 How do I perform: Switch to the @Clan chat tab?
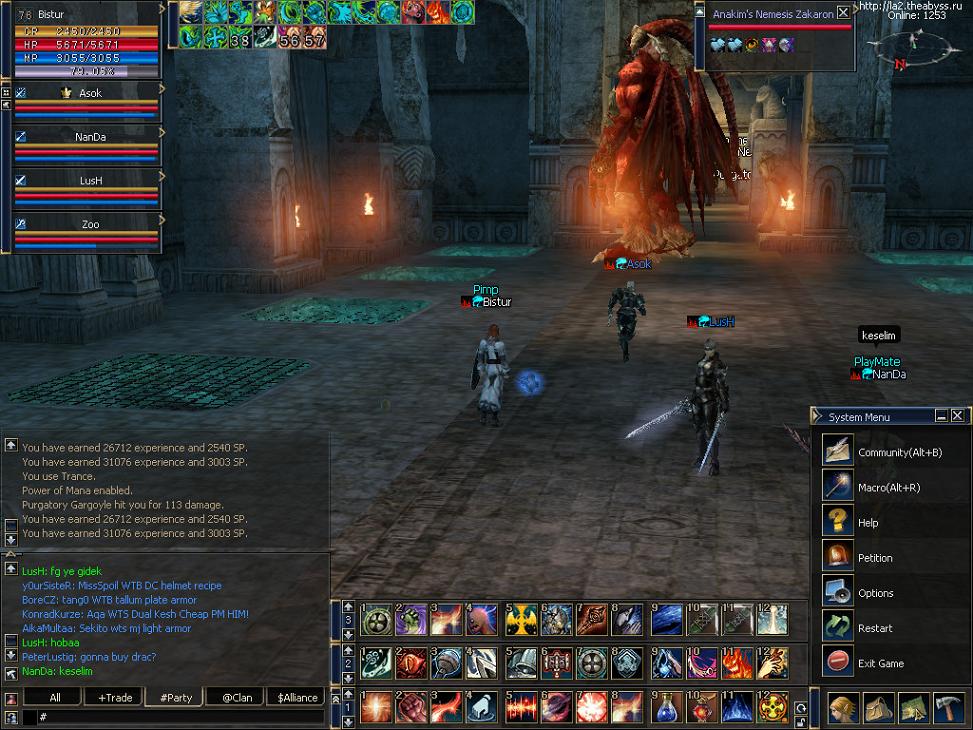[236, 698]
